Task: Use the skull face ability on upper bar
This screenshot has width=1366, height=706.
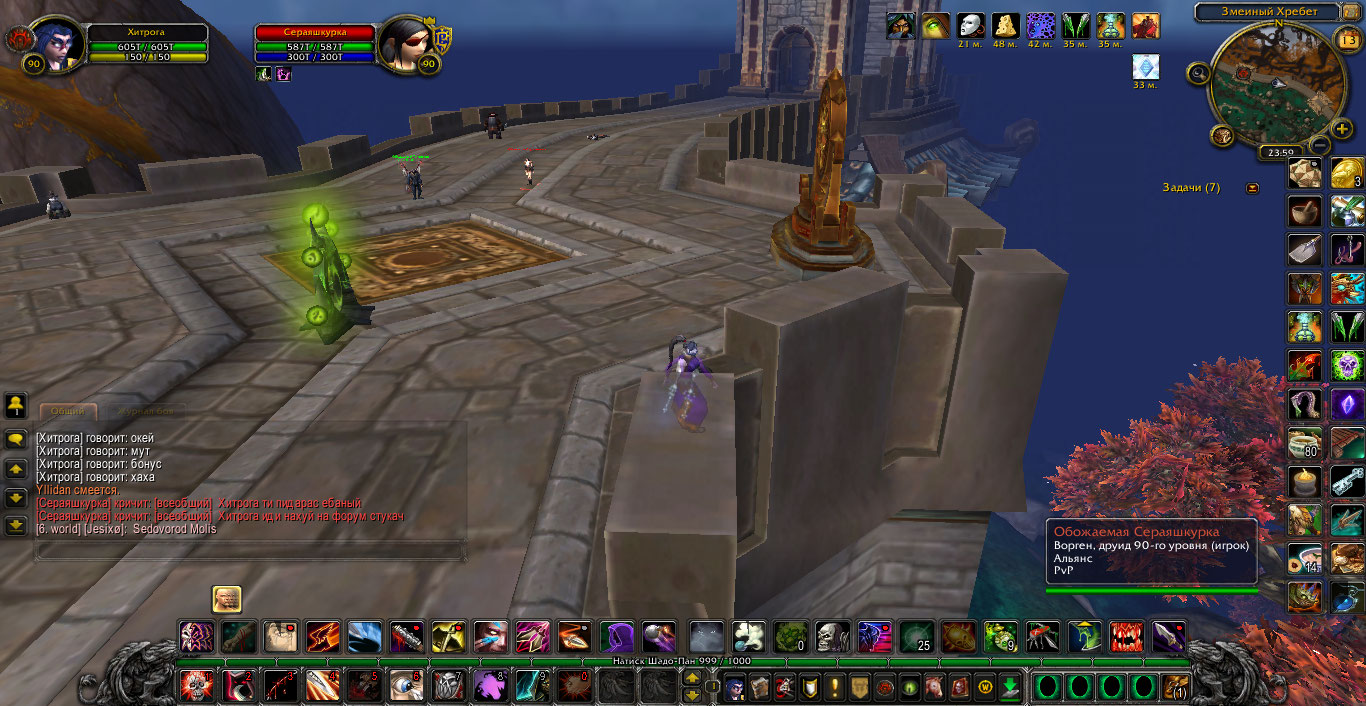Action: pos(832,636)
